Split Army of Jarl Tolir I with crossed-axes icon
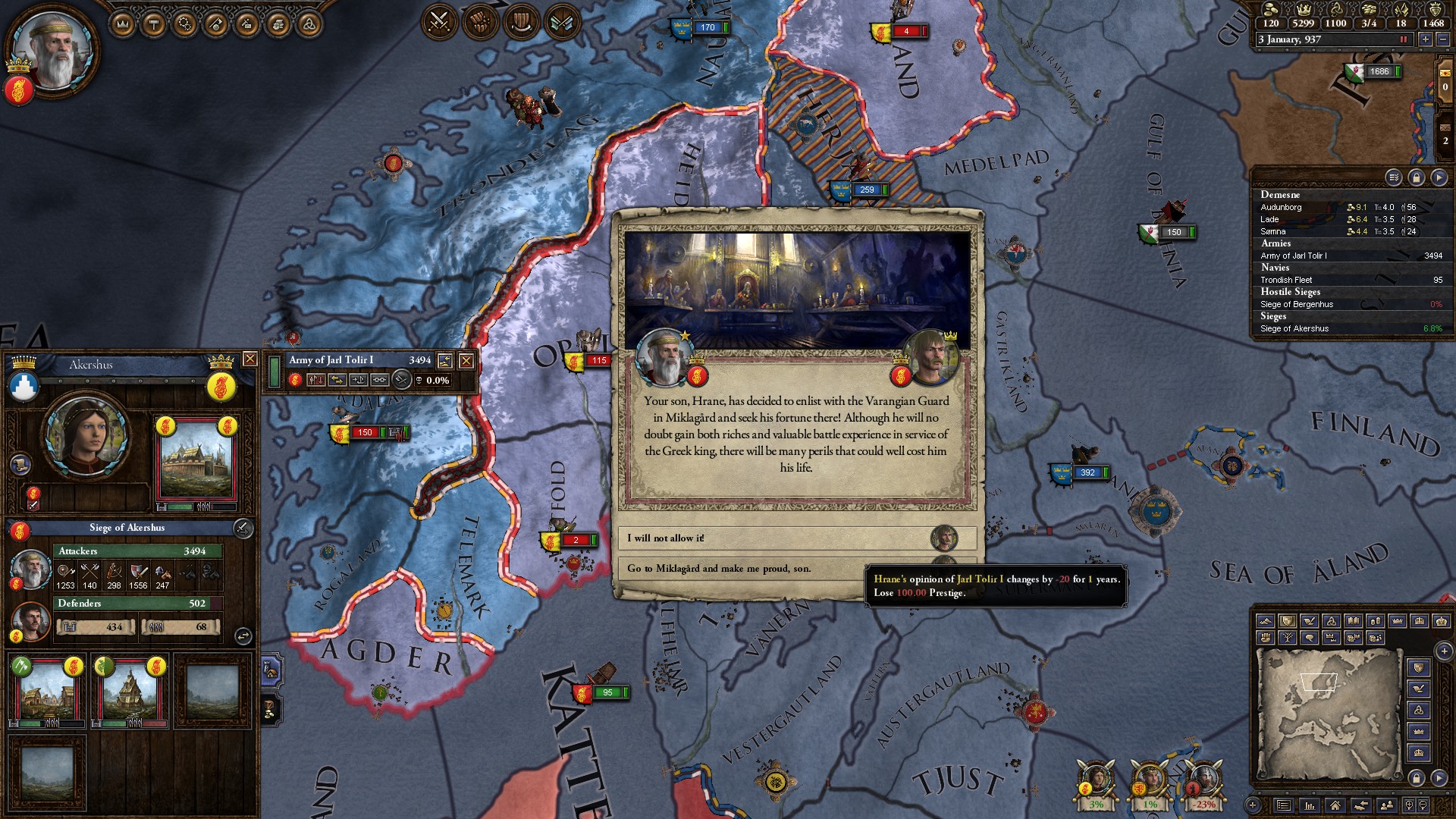Image resolution: width=1456 pixels, height=819 pixels. click(401, 381)
